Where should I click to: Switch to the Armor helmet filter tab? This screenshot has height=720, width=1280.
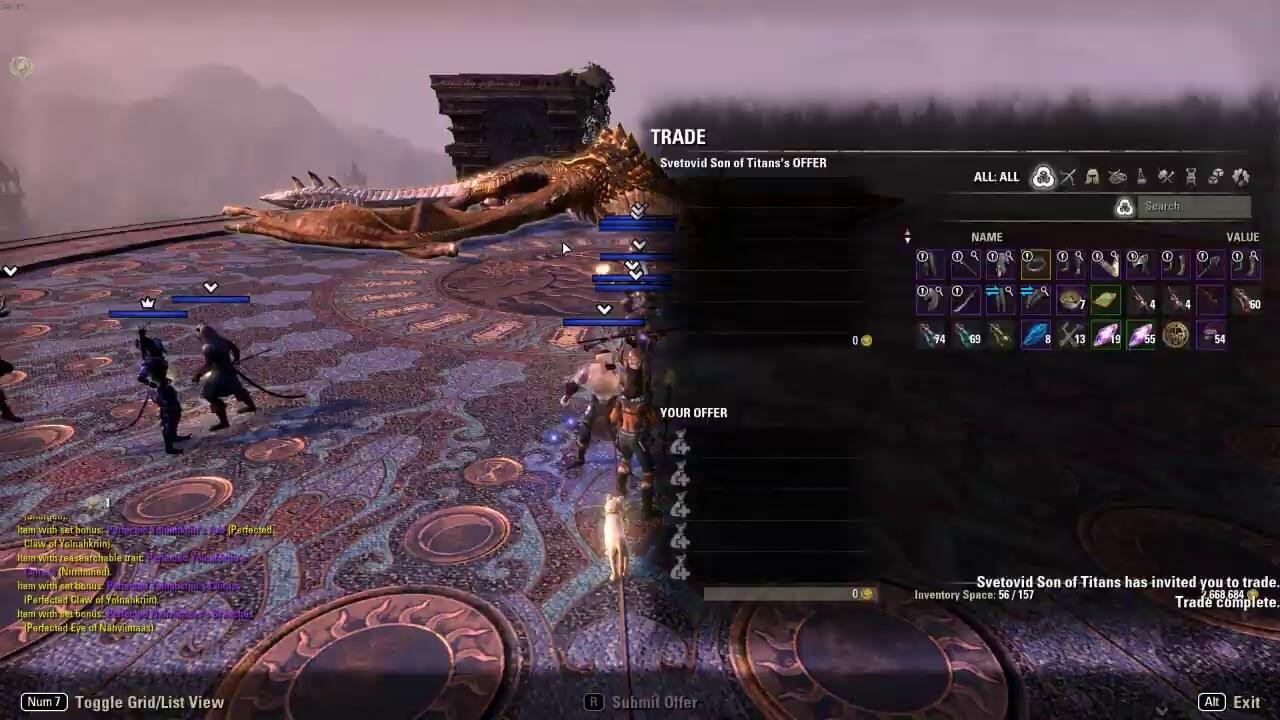coord(1092,177)
